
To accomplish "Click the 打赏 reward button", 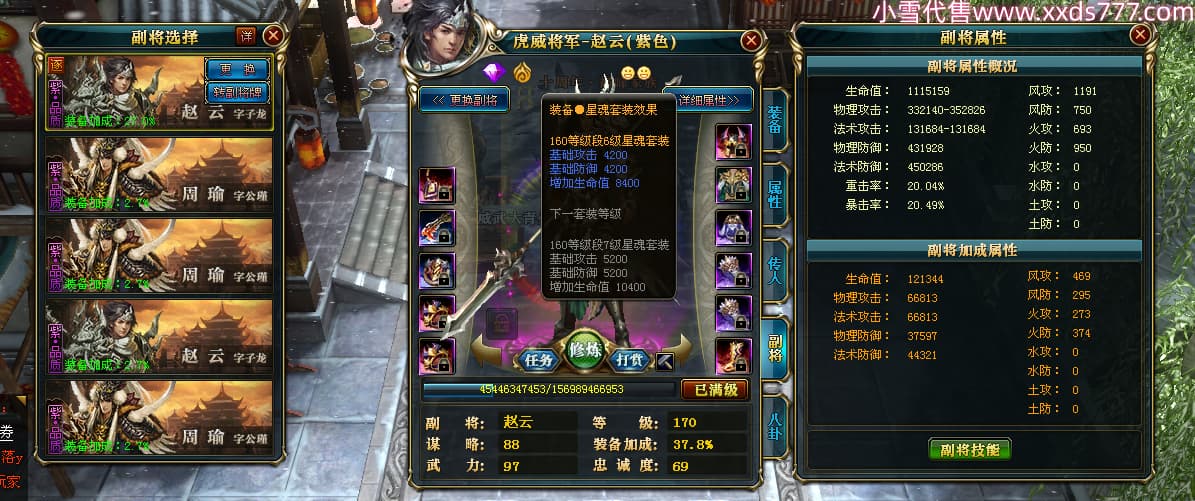I will (x=633, y=359).
